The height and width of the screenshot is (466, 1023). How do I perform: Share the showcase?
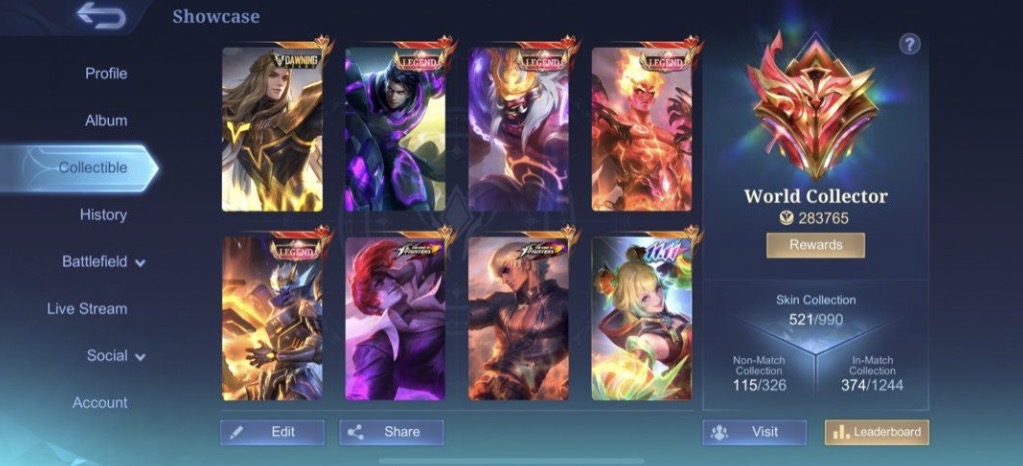pos(391,432)
